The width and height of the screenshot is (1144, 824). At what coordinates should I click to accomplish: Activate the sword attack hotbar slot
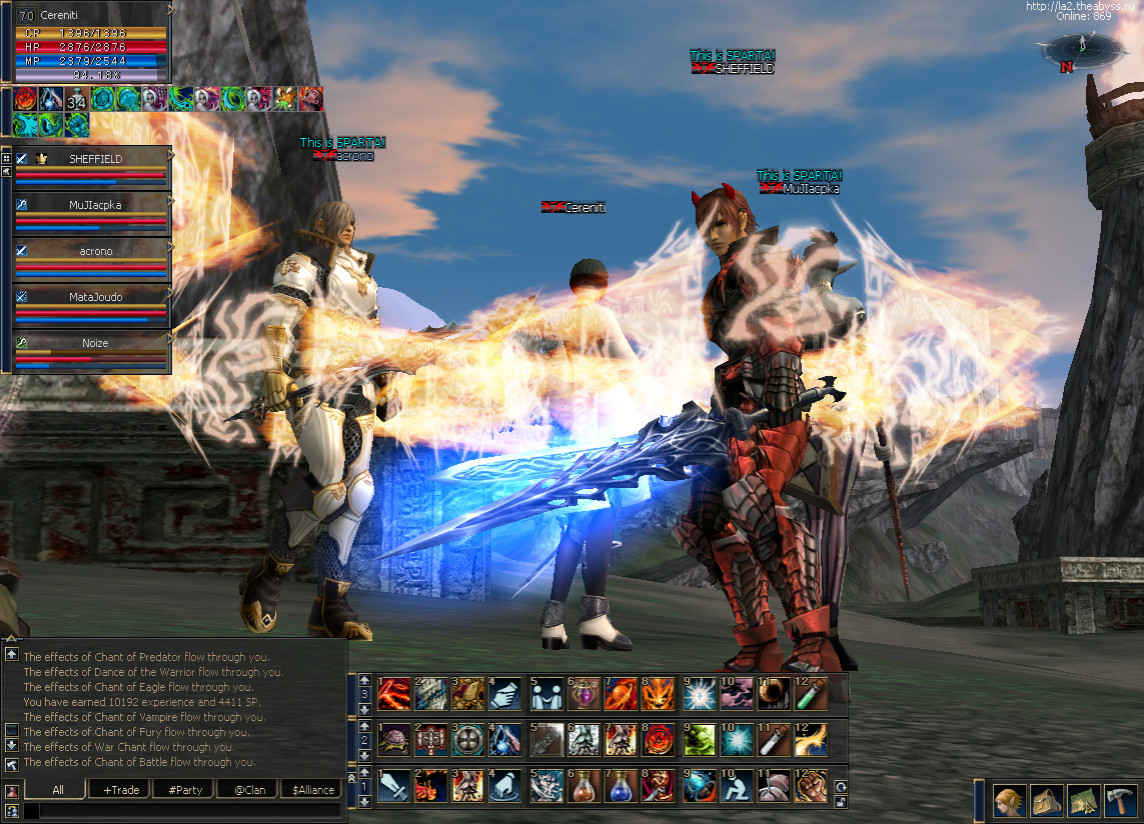pos(396,786)
